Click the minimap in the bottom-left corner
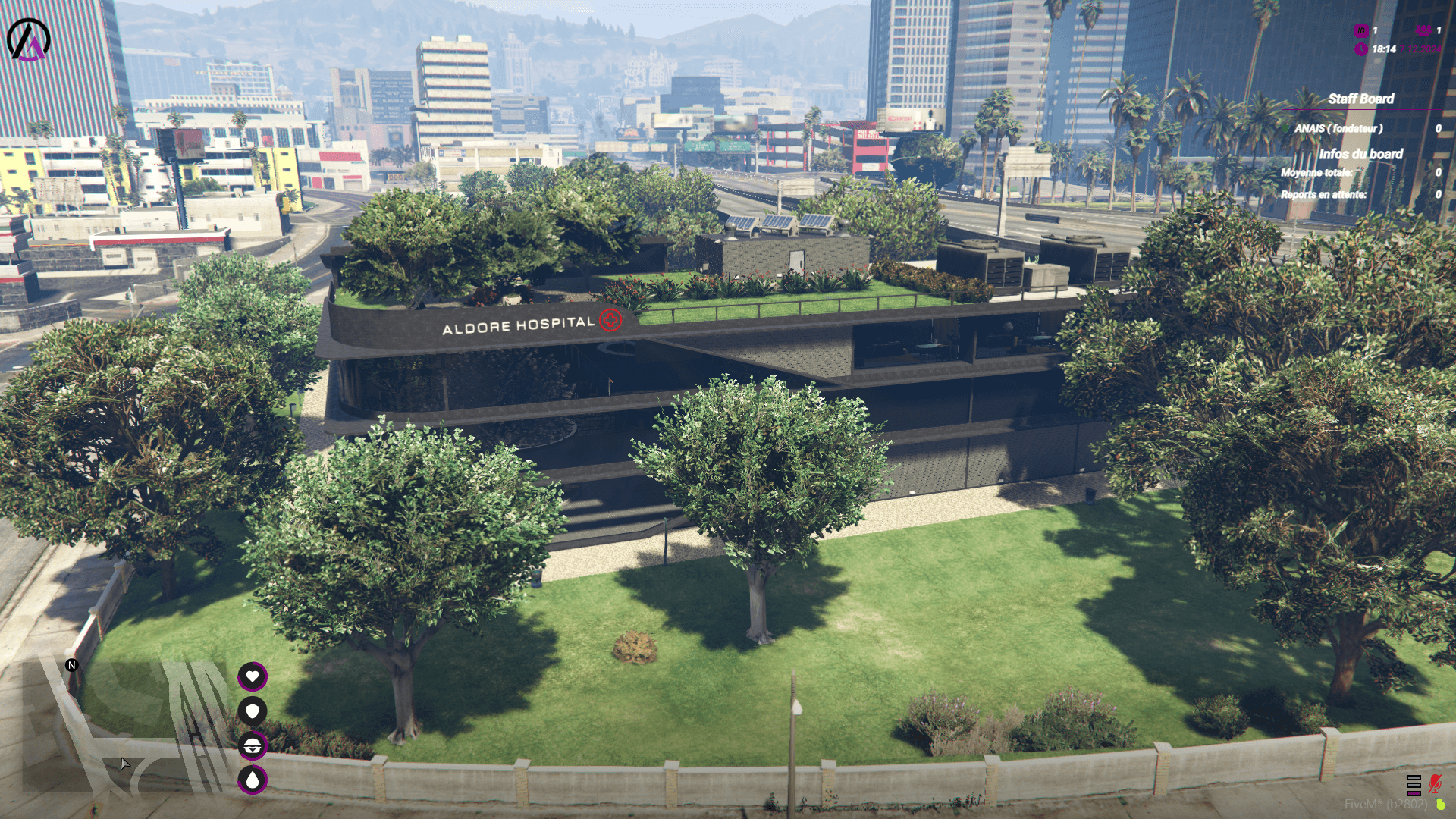The image size is (1456, 819). (121, 739)
